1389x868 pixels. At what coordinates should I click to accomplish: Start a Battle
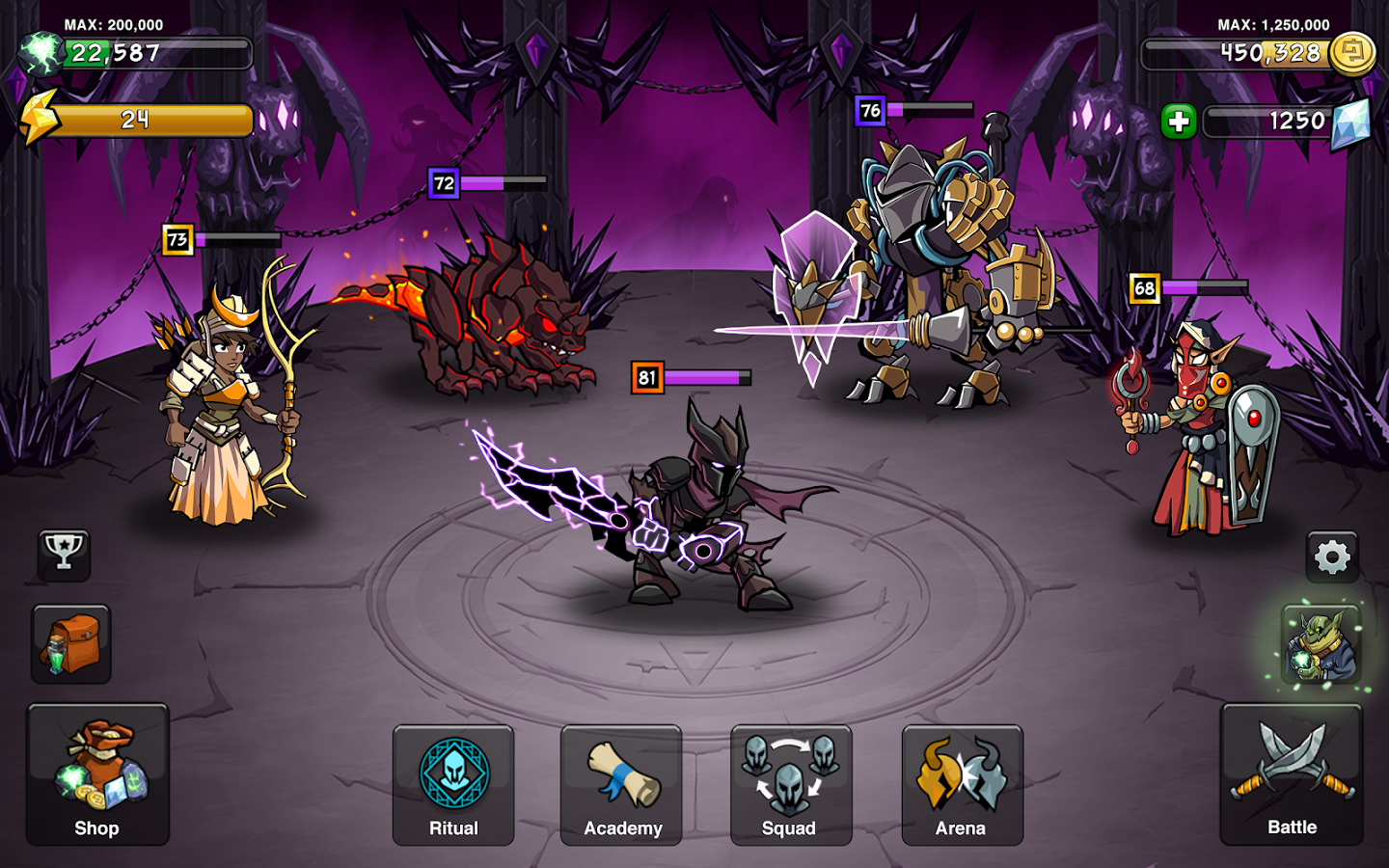(x=1292, y=774)
